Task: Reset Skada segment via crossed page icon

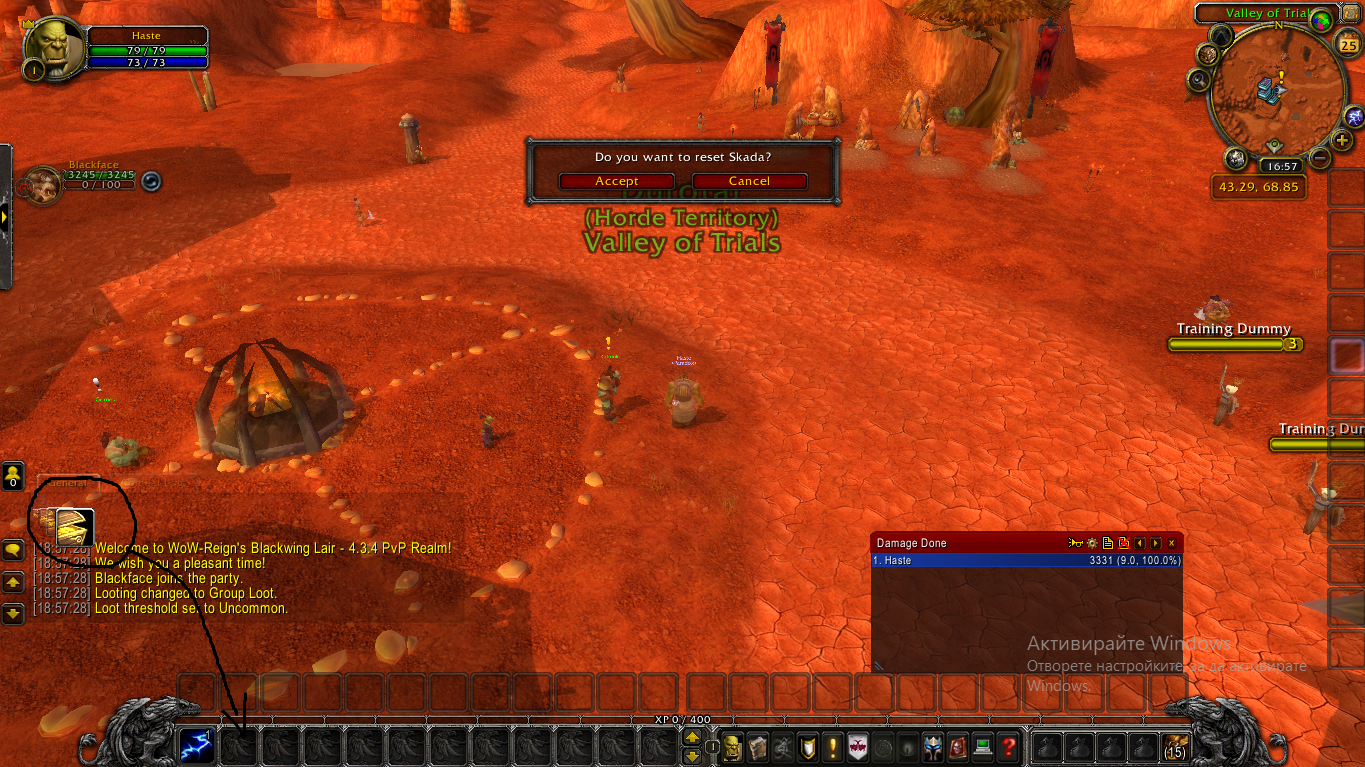Action: [1124, 542]
